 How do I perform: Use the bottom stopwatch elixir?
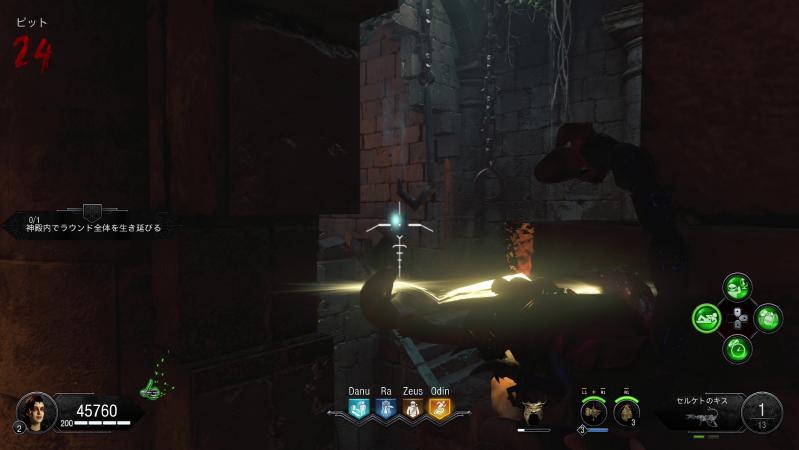[x=738, y=349]
